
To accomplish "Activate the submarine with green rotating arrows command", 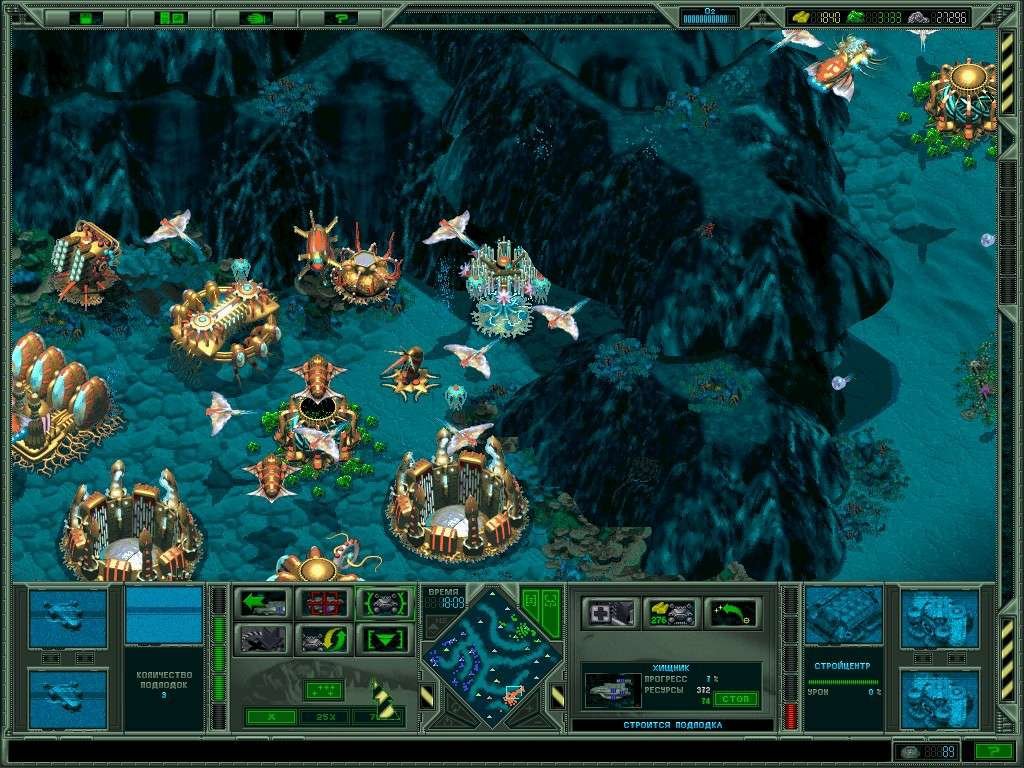I will (x=323, y=639).
